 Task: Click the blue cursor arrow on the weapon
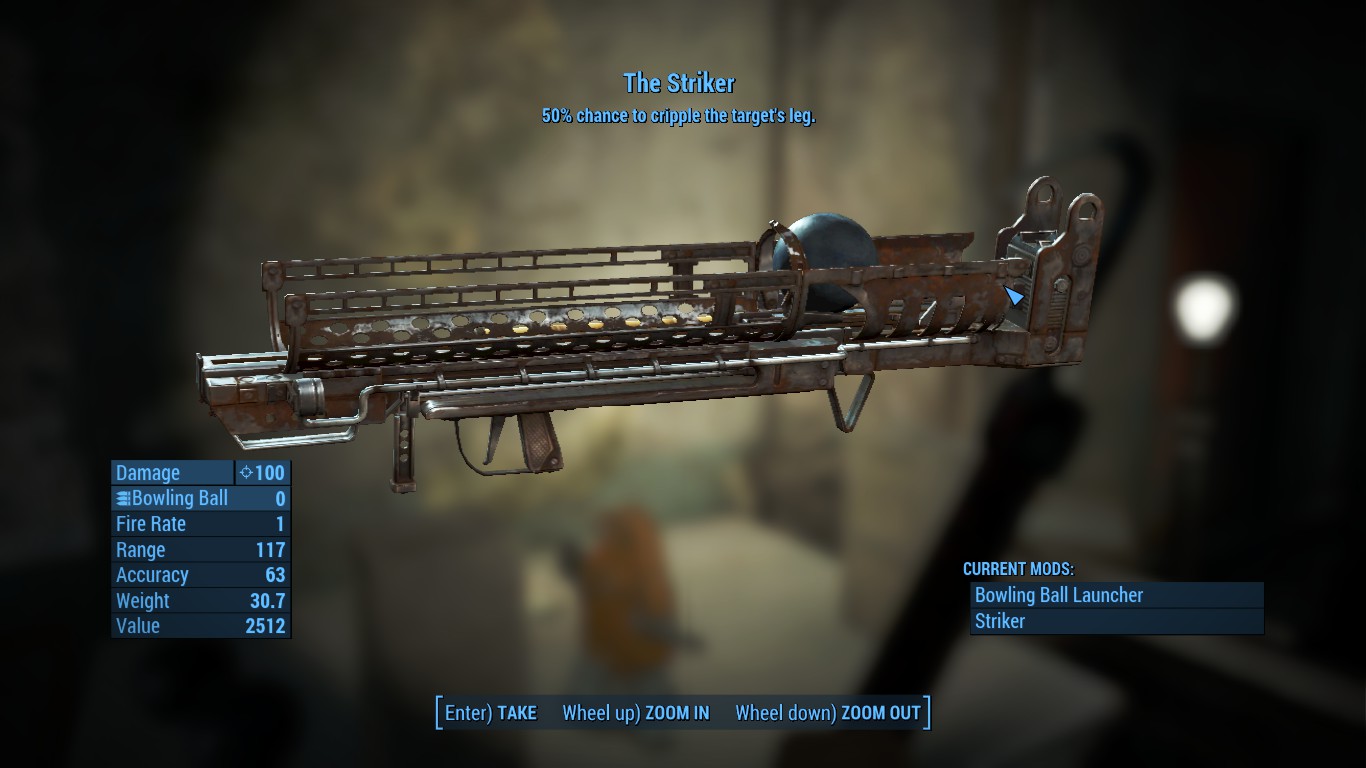(1014, 296)
